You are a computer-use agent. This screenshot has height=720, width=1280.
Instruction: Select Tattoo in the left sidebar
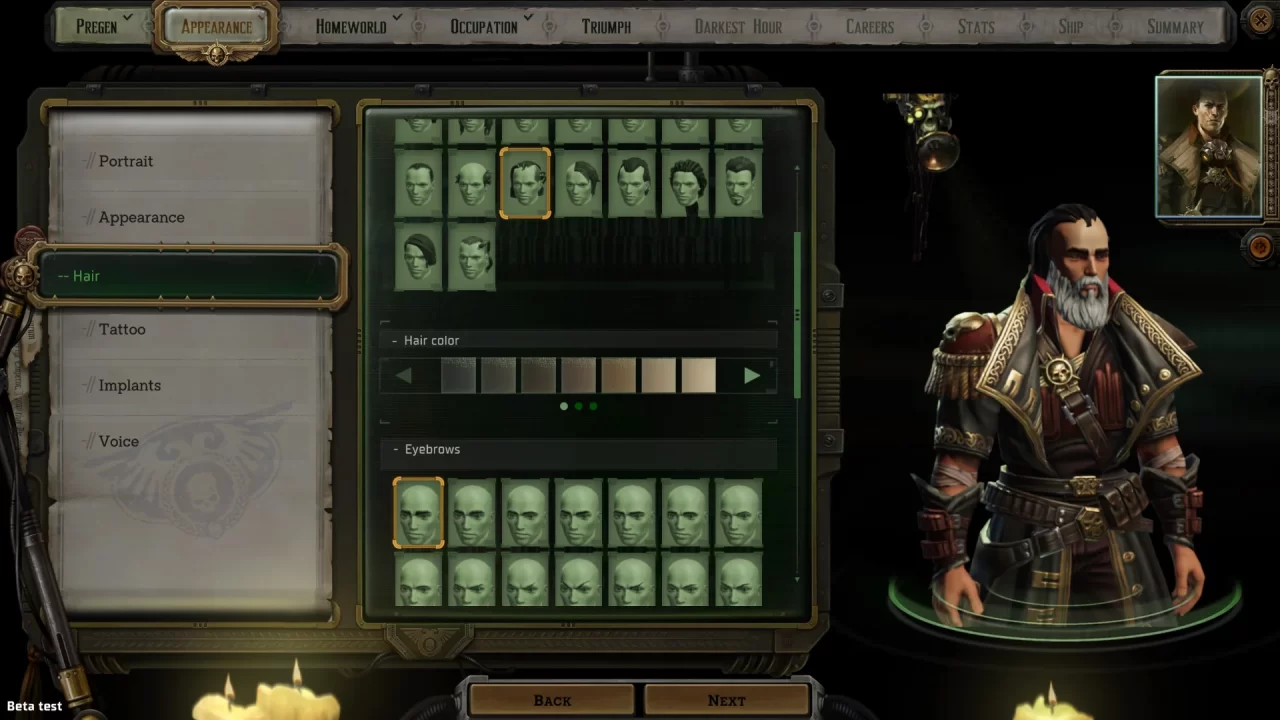(x=122, y=329)
